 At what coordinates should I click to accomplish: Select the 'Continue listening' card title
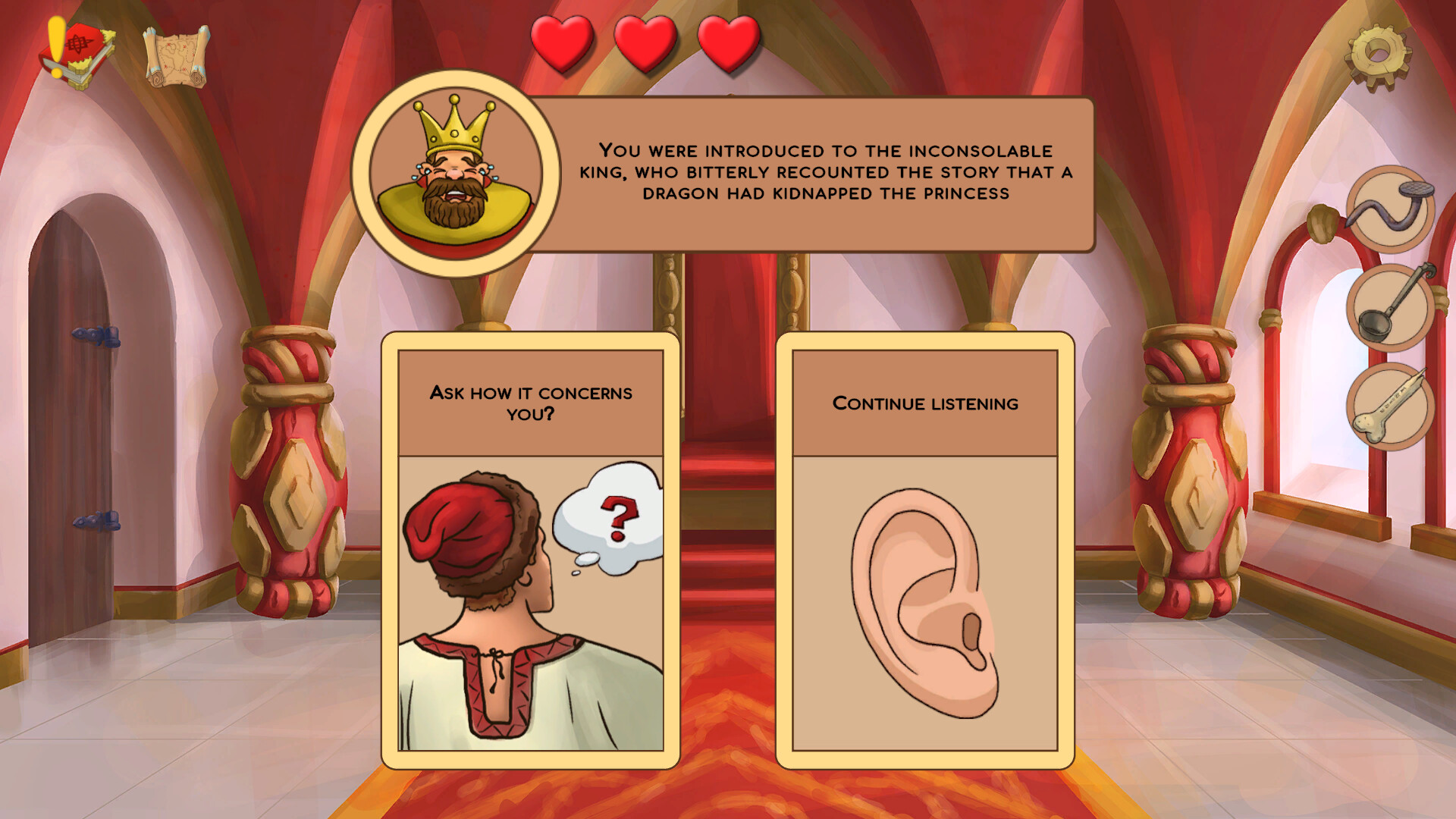[927, 403]
